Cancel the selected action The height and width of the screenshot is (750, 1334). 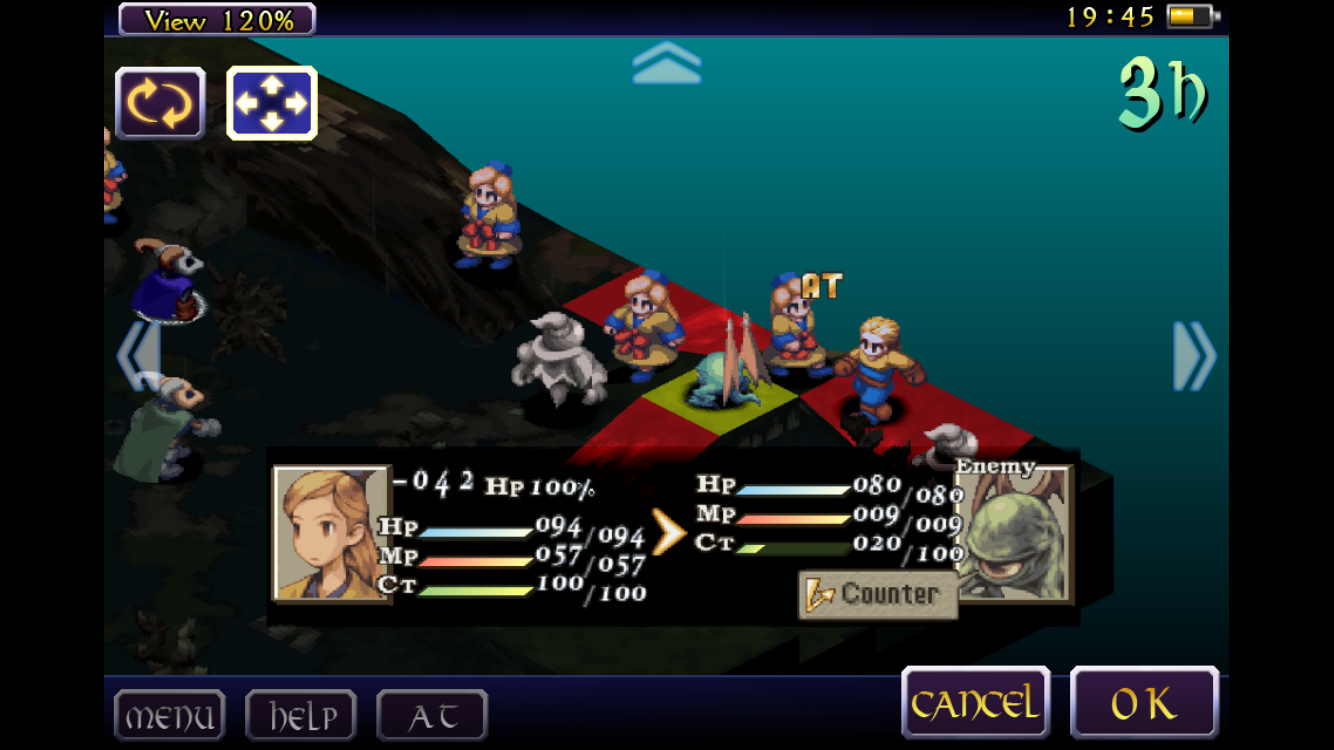(975, 704)
